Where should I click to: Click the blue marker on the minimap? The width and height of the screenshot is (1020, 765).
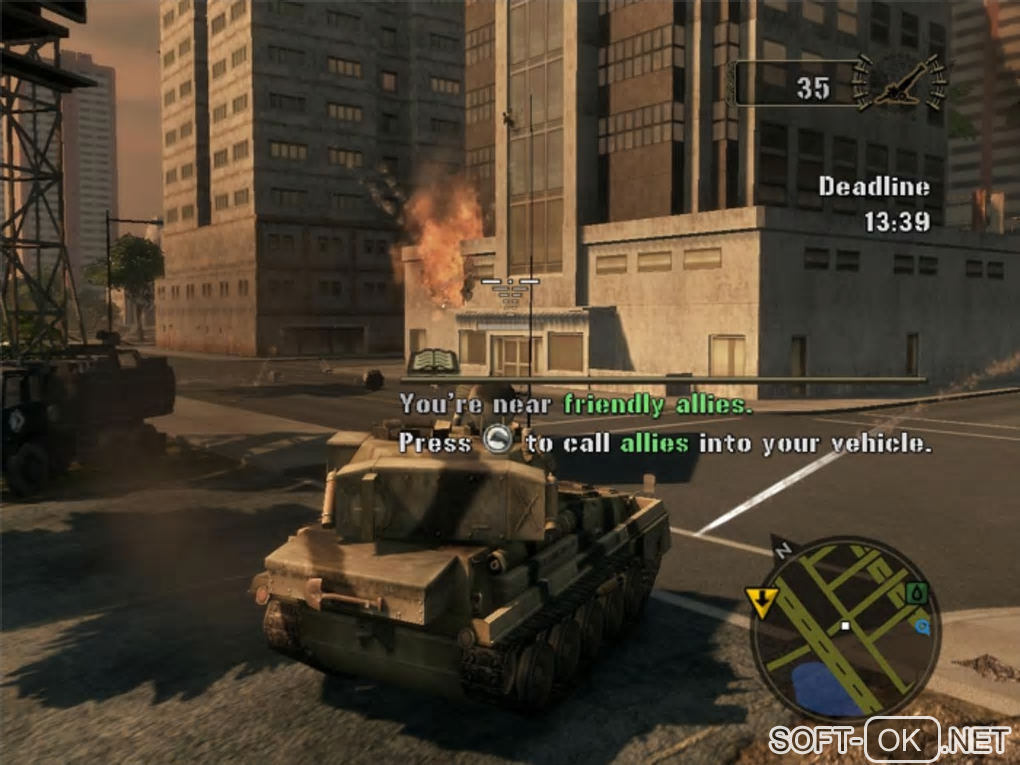coord(922,627)
